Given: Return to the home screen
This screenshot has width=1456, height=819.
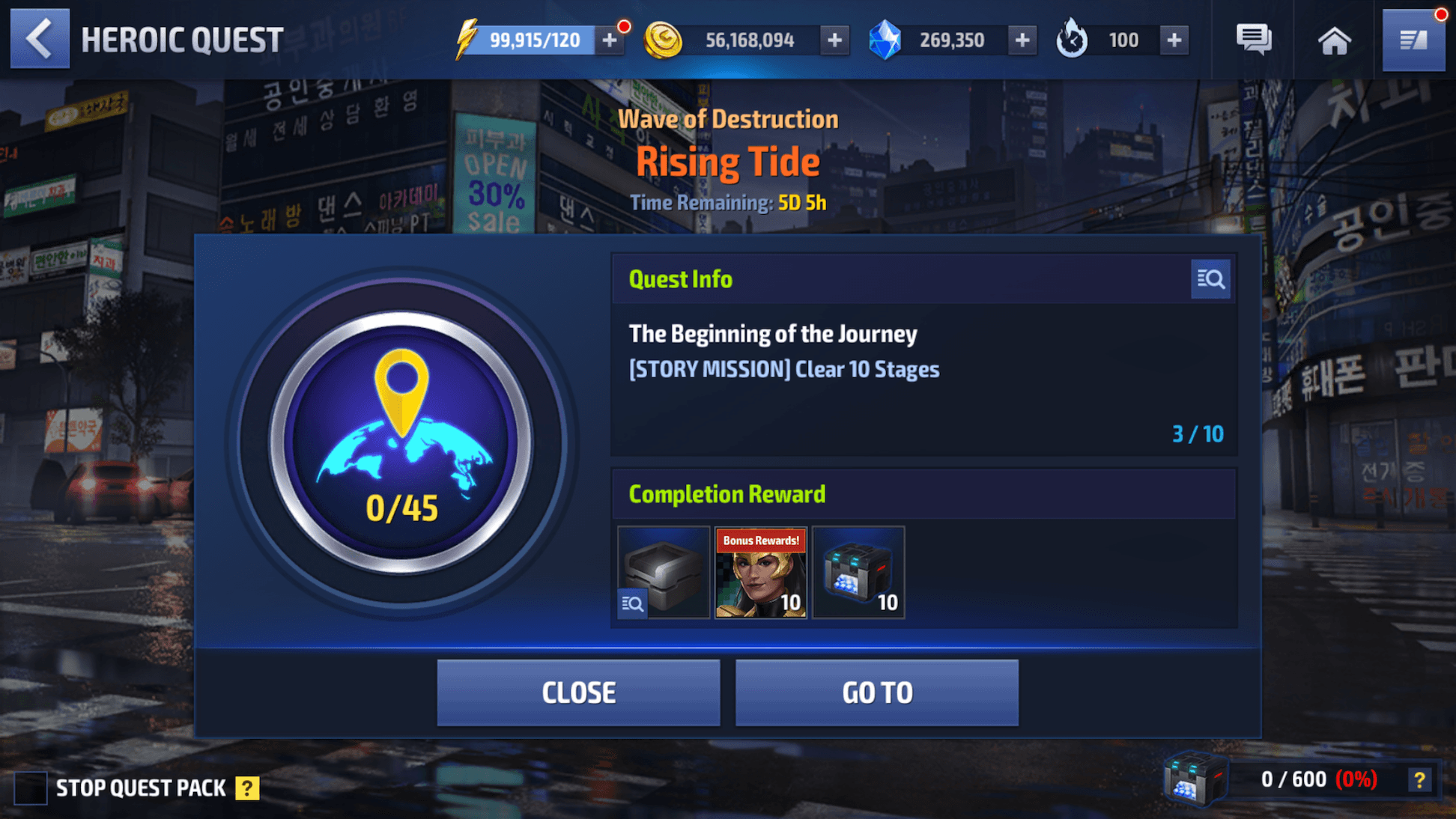Looking at the screenshot, I should tap(1334, 40).
